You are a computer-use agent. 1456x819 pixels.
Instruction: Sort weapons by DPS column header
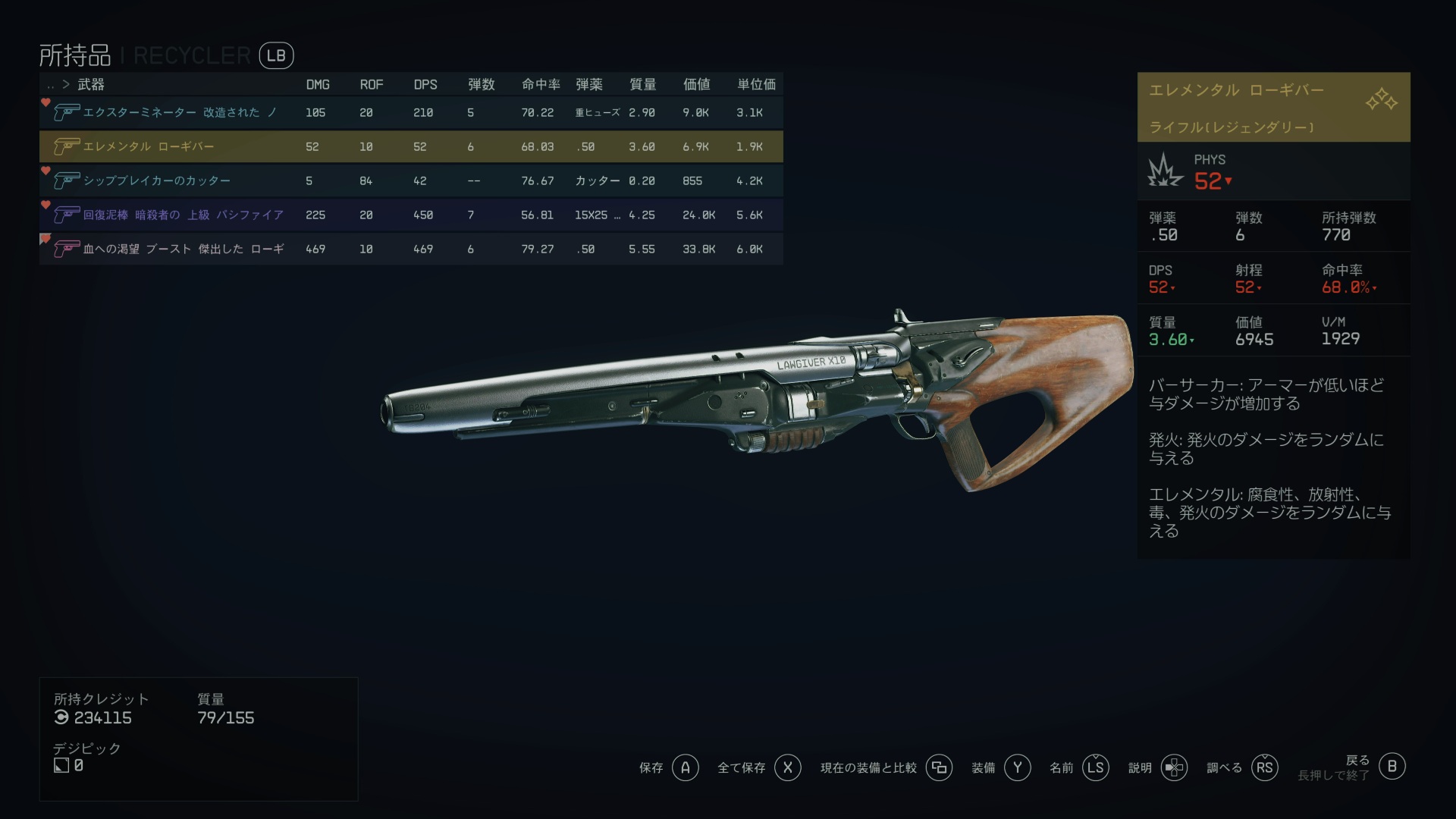[425, 84]
